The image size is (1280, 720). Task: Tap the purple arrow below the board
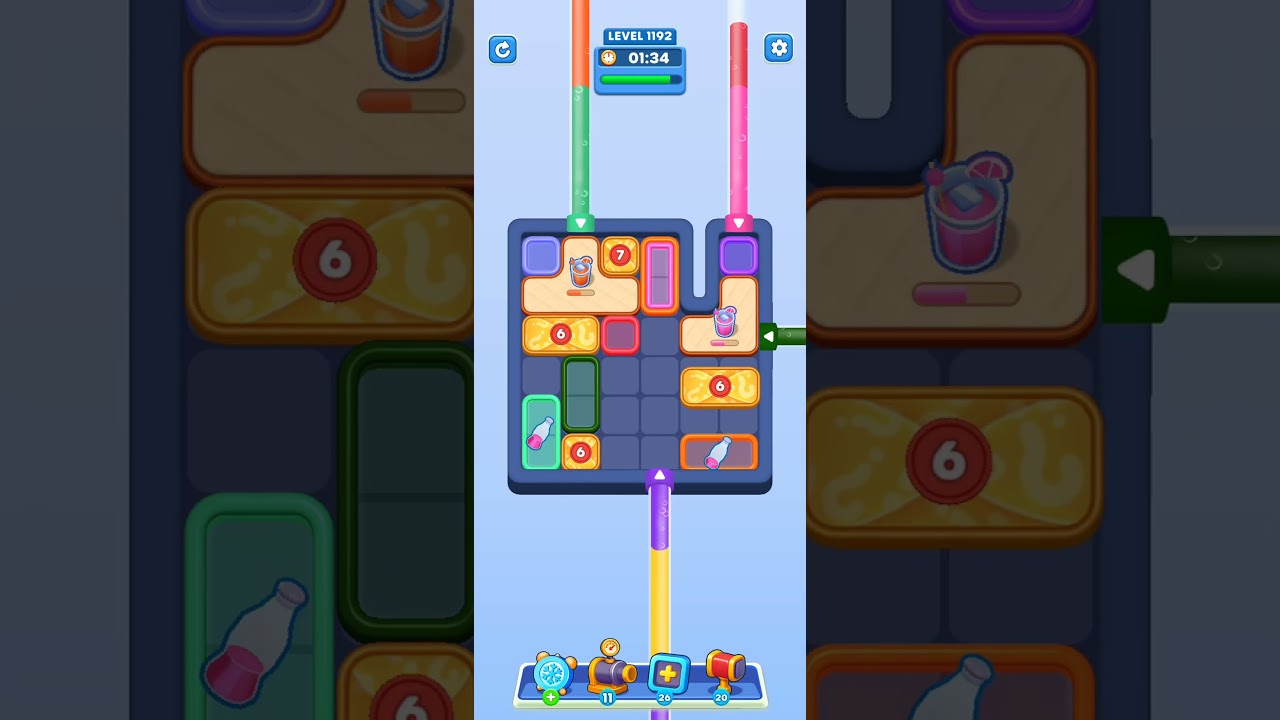(x=659, y=476)
